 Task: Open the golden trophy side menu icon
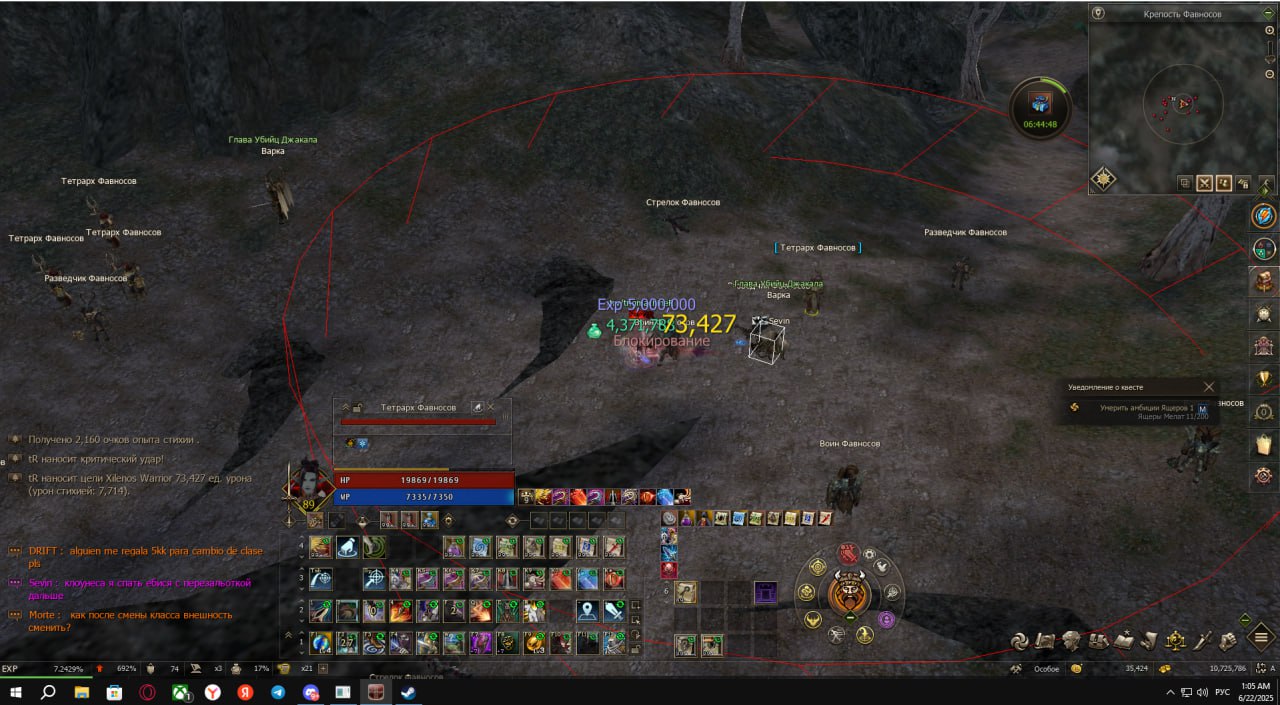[x=1264, y=379]
